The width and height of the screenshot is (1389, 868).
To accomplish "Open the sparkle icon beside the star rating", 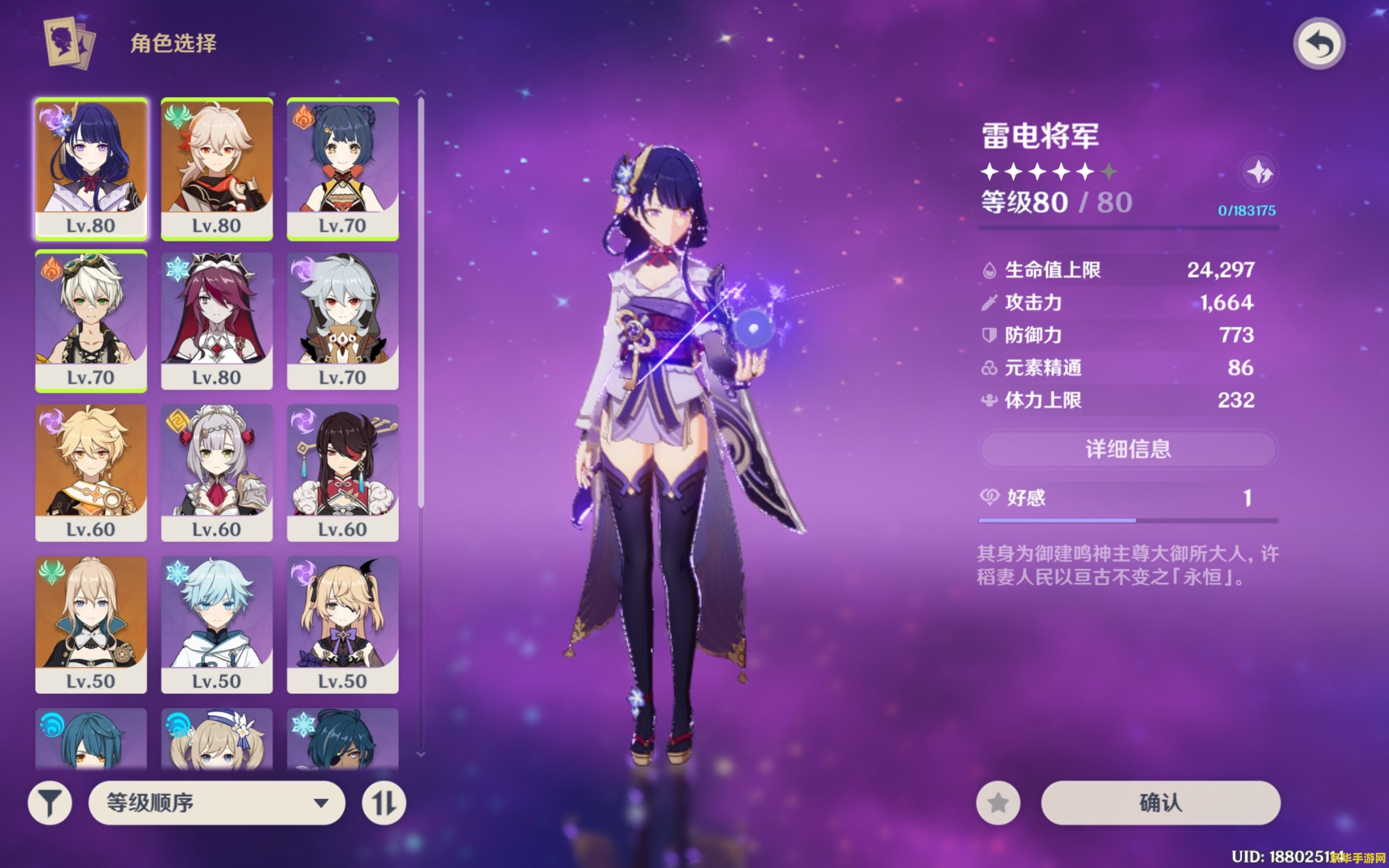I will click(x=1259, y=171).
